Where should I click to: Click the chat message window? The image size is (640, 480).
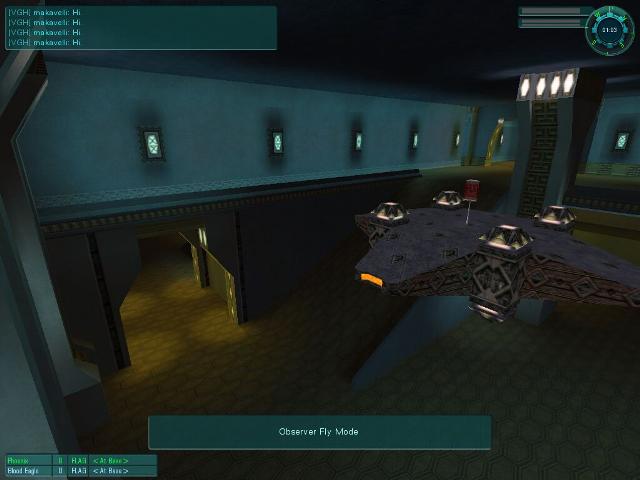tap(140, 27)
